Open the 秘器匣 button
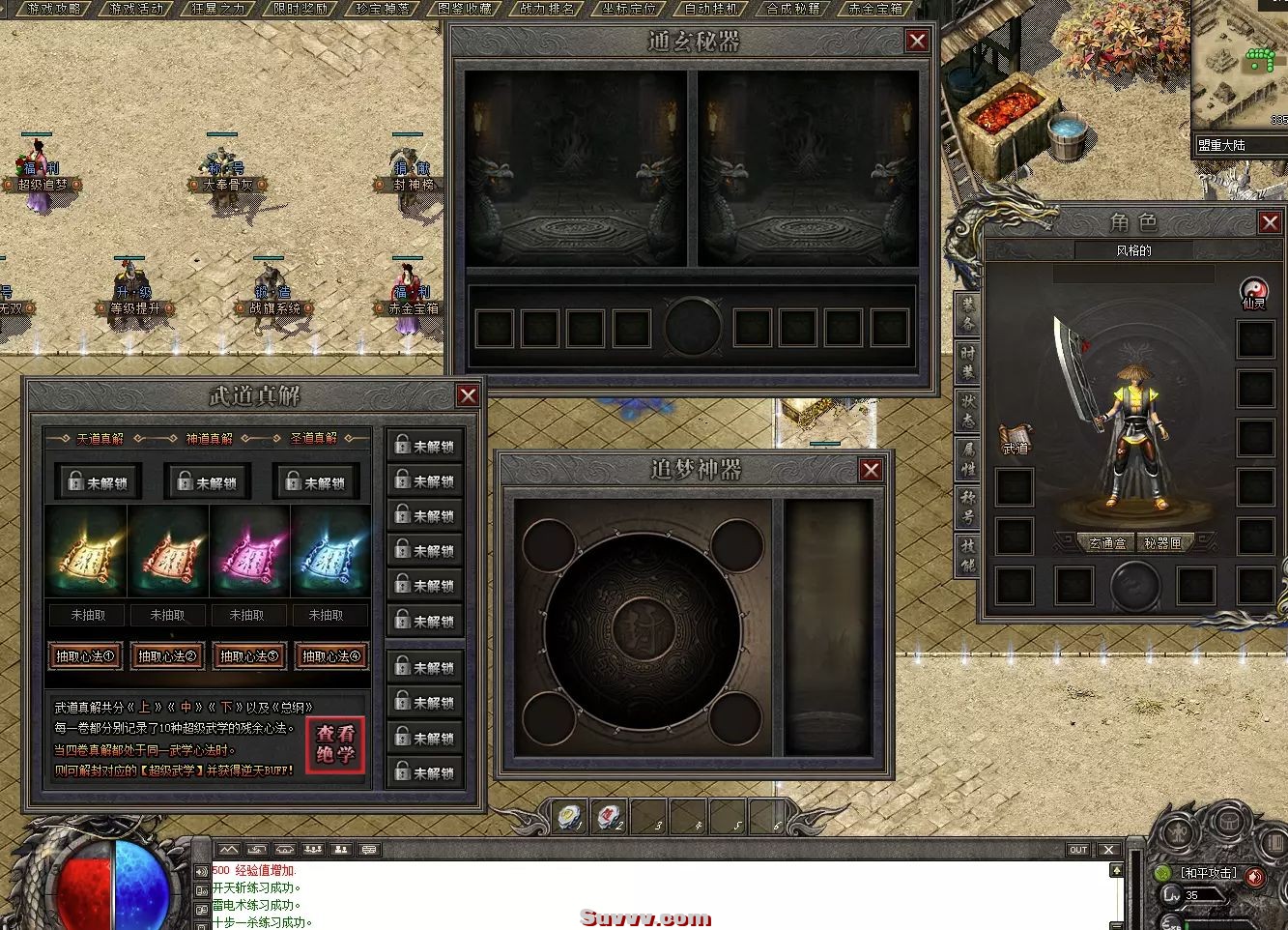Screen dimensions: 1288x930 point(1163,543)
